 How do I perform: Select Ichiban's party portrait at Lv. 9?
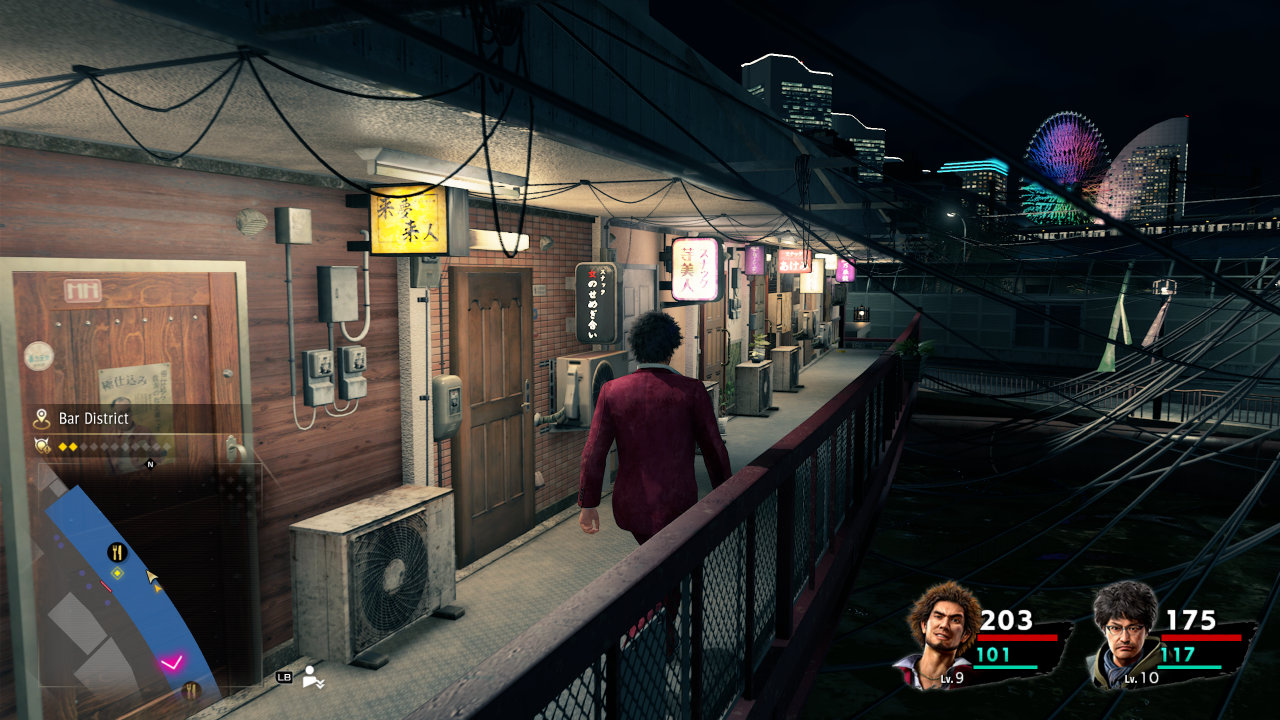click(x=942, y=632)
